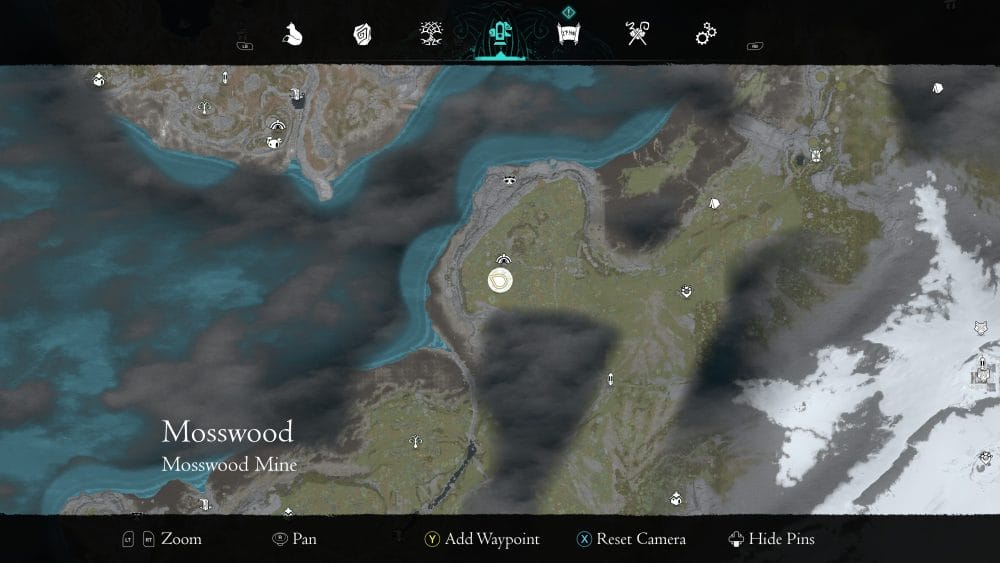This screenshot has height=563, width=1000.
Task: Choose the Add Waypoint option
Action: click(481, 539)
